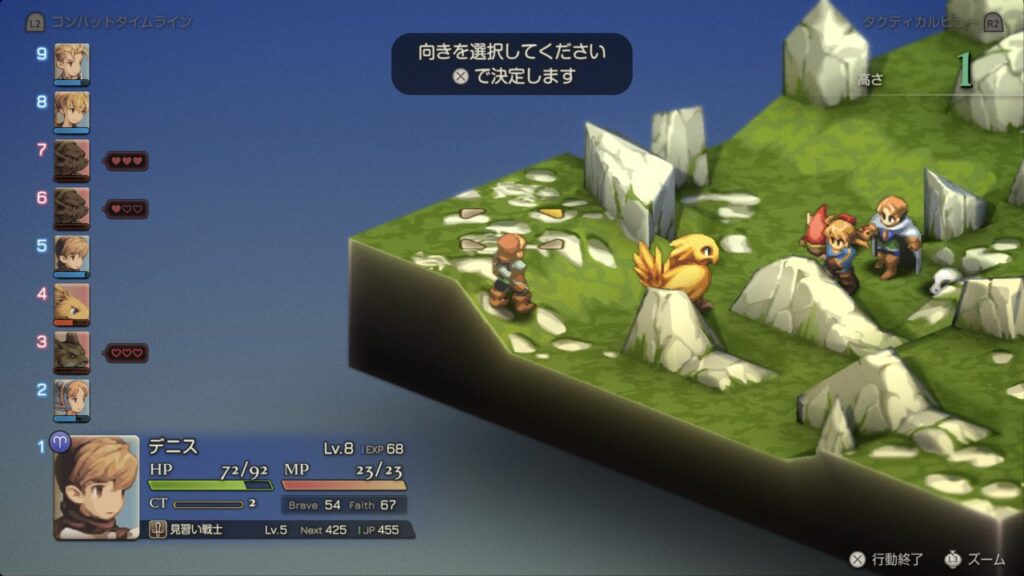Select the turn order portrait numbered 5
The image size is (1024, 576).
point(71,255)
